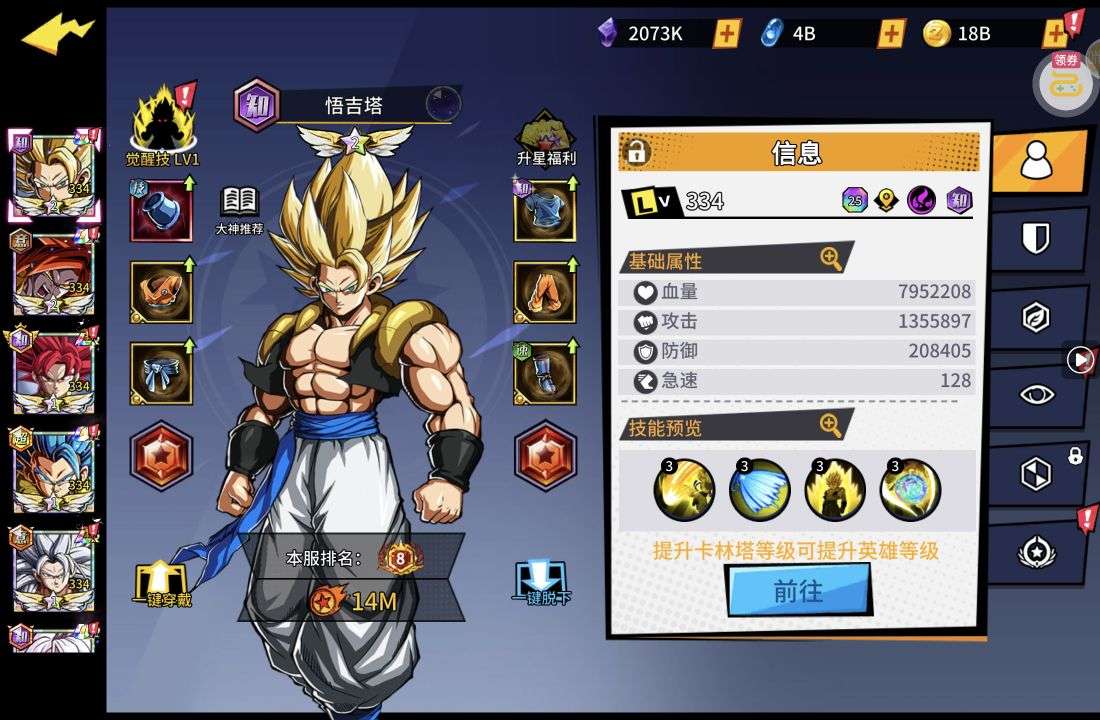
Task: Activate 一键穿戴 equip-all button
Action: tap(162, 585)
